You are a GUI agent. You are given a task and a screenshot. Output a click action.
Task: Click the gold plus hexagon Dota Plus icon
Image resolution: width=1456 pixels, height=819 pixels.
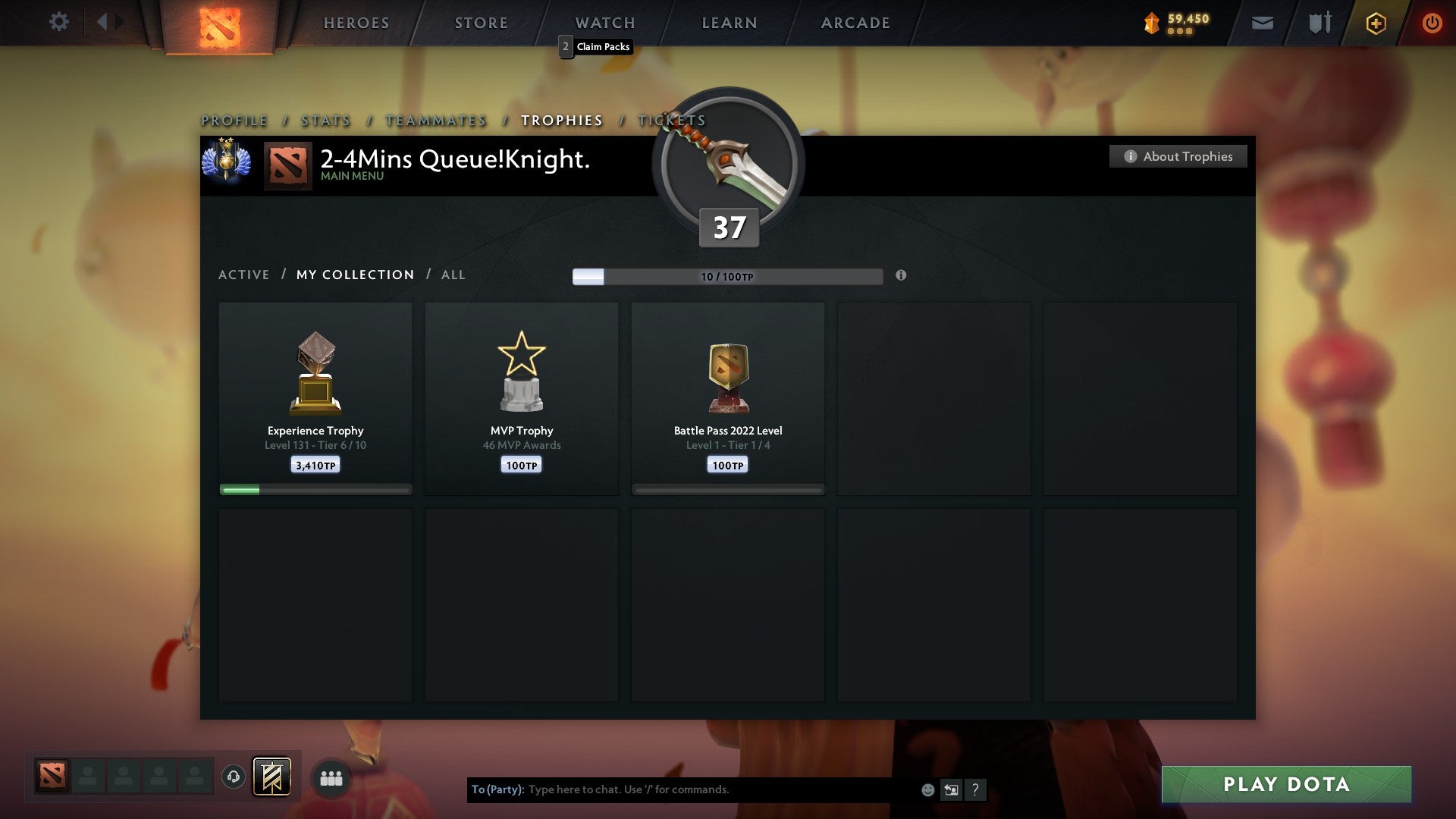point(1375,23)
